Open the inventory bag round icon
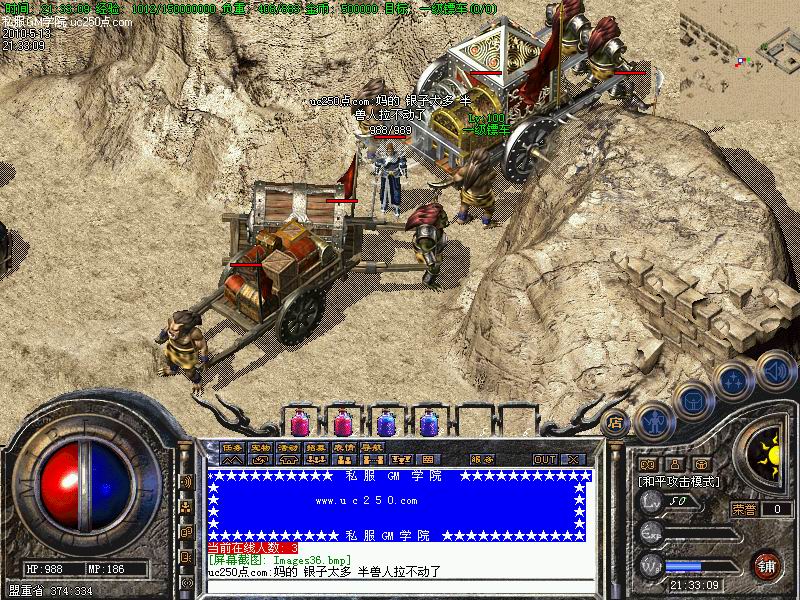This screenshot has height=600, width=800. click(x=693, y=400)
